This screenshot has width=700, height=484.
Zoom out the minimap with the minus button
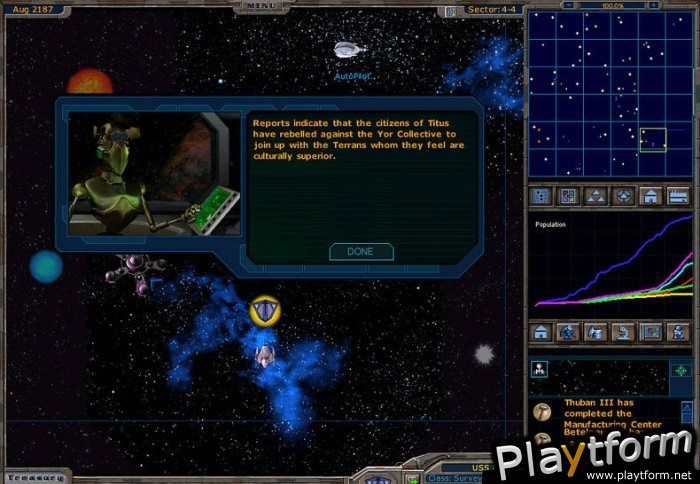[568, 6]
